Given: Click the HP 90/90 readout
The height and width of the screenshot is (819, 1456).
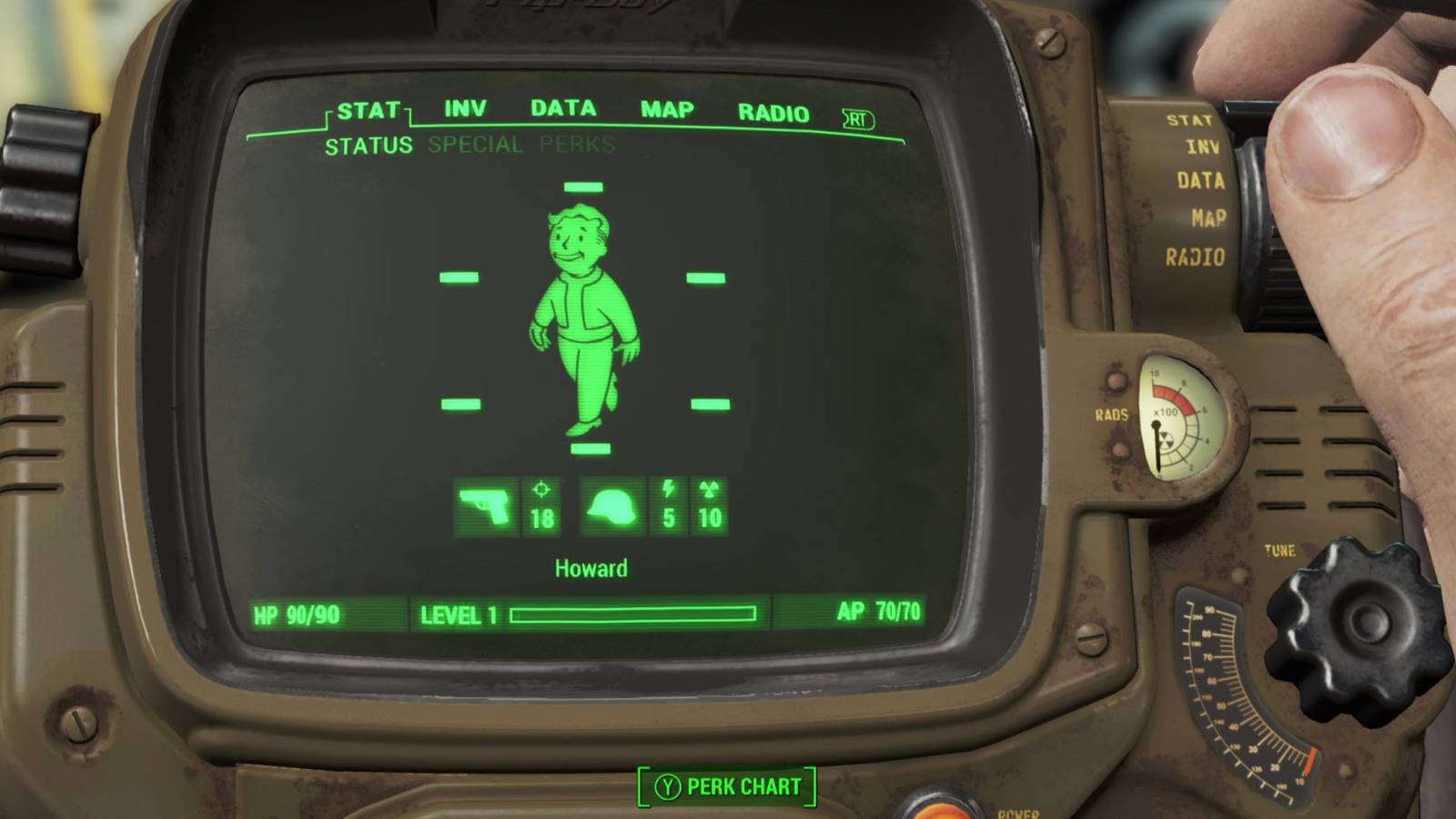Looking at the screenshot, I should coord(298,615).
